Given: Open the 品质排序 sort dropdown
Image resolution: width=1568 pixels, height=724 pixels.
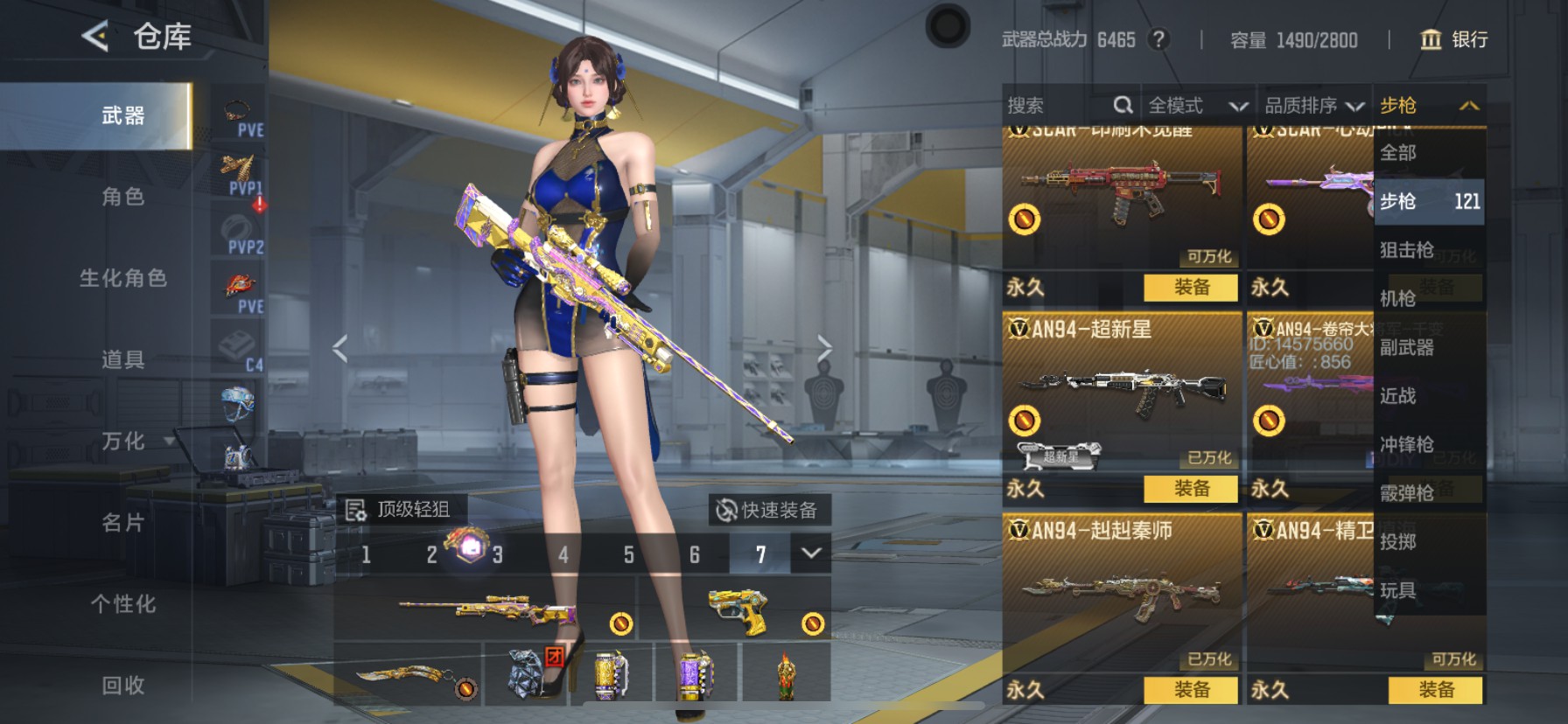Looking at the screenshot, I should [x=1313, y=106].
